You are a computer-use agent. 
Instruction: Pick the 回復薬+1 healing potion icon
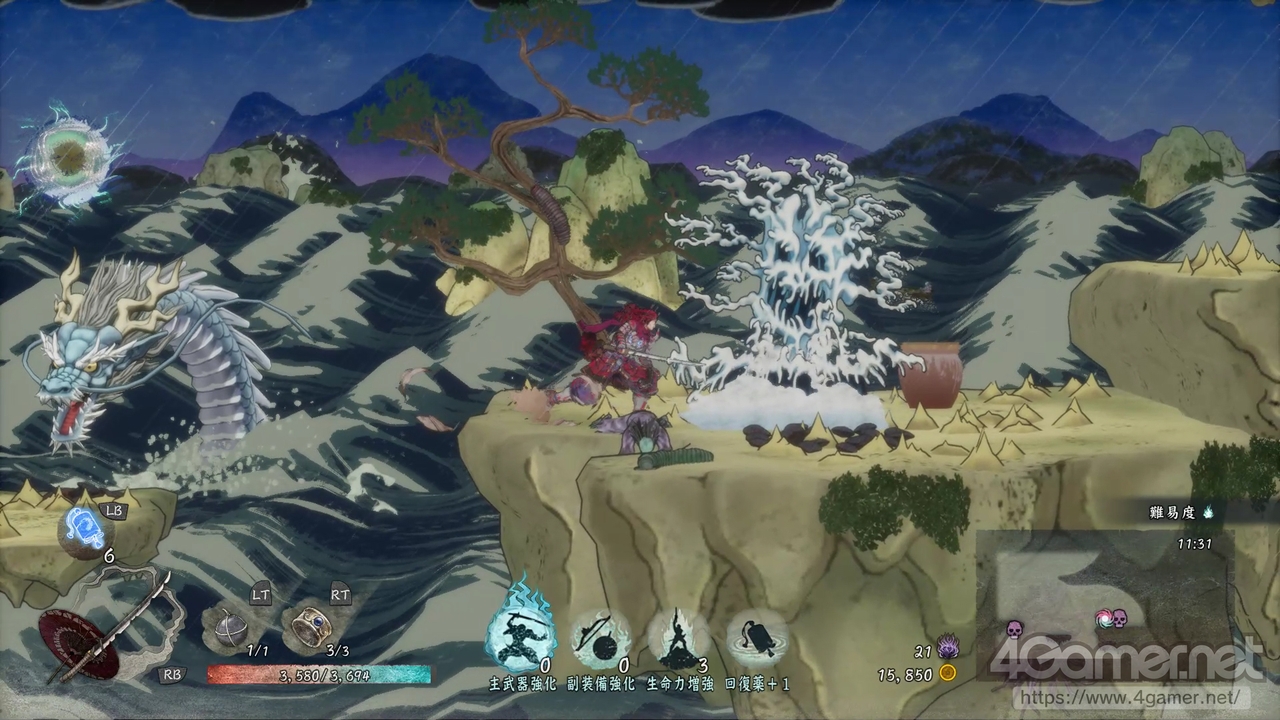(x=757, y=640)
